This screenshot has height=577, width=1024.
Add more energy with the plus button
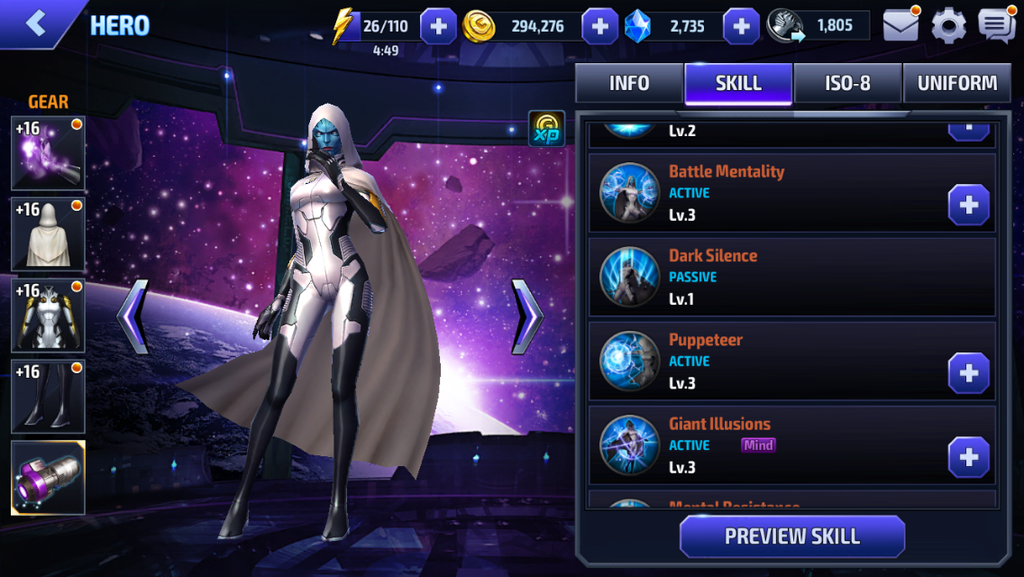438,26
